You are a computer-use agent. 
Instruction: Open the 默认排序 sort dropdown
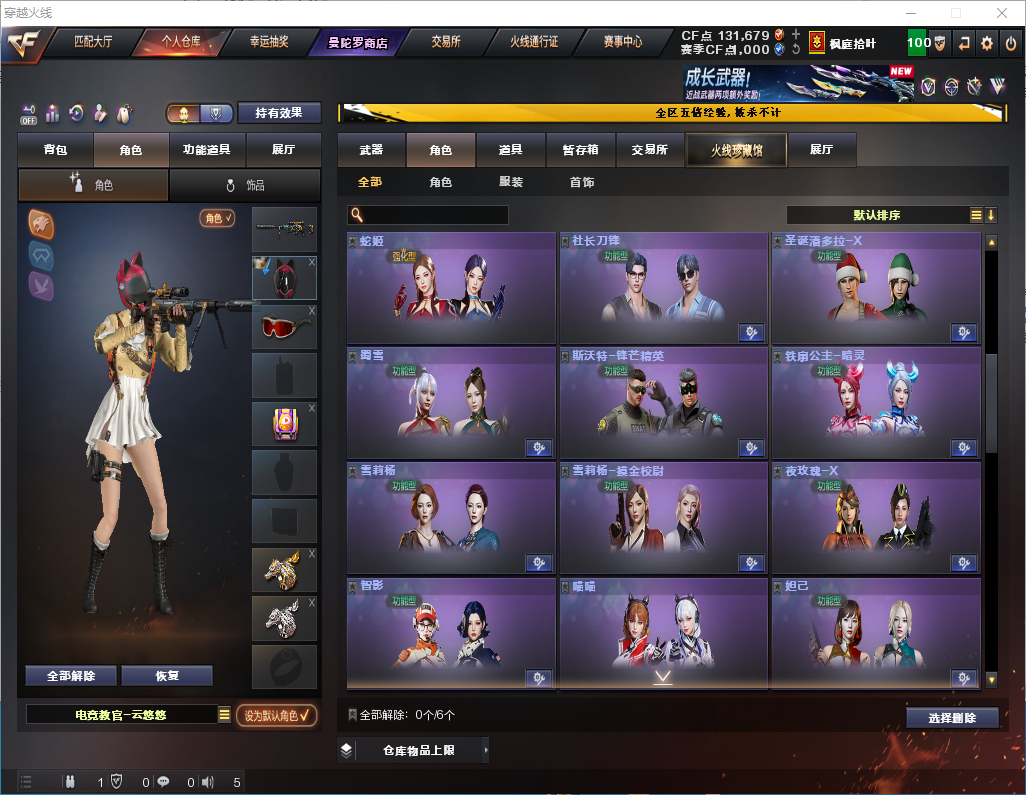coord(877,215)
